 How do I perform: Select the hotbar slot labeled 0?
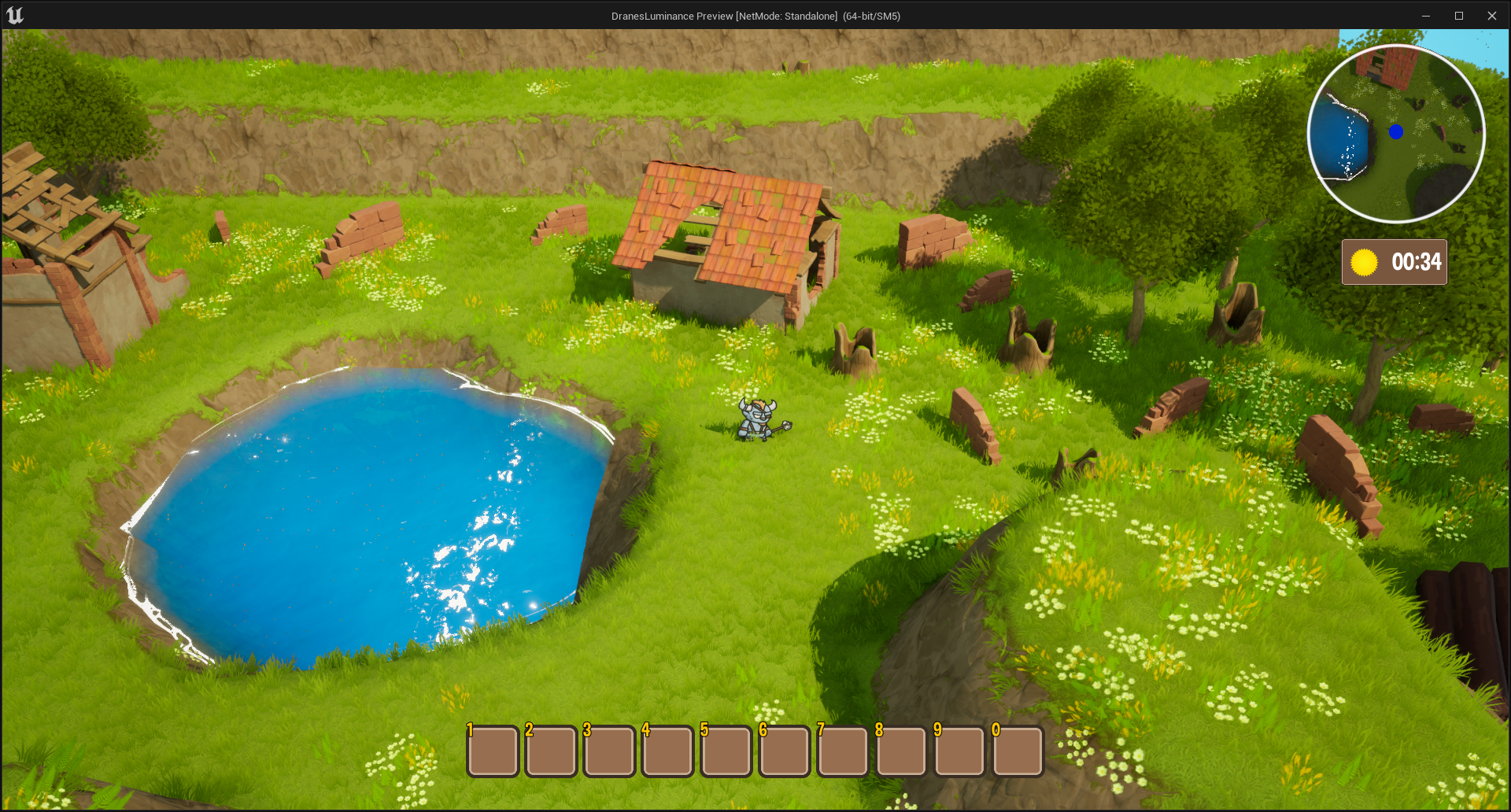tap(1018, 751)
